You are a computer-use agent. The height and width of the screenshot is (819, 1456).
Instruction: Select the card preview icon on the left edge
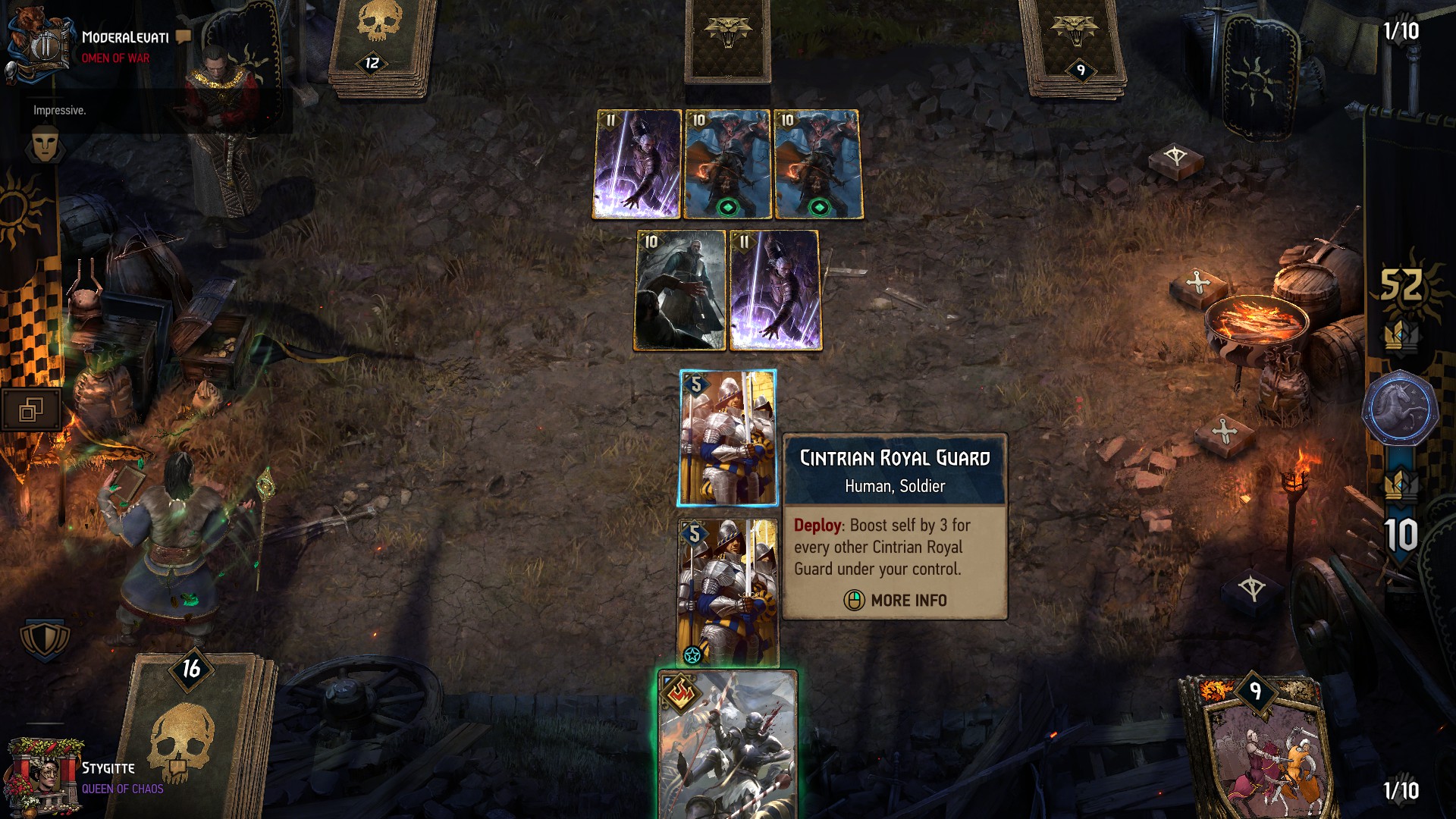30,407
